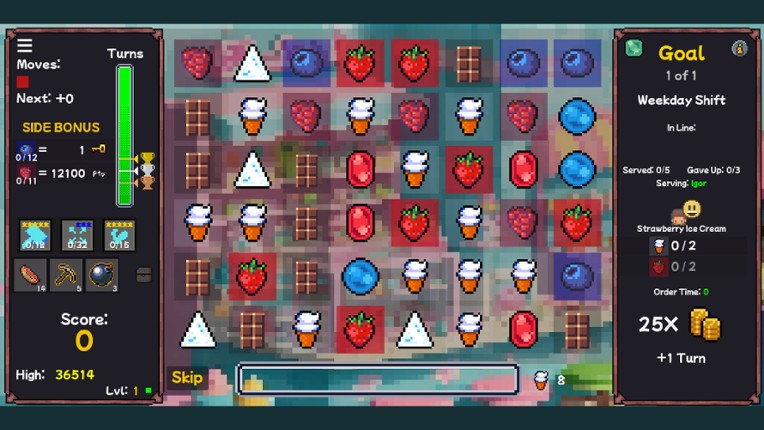
Task: Select the pickaxe tool
Action: pyautogui.click(x=66, y=275)
